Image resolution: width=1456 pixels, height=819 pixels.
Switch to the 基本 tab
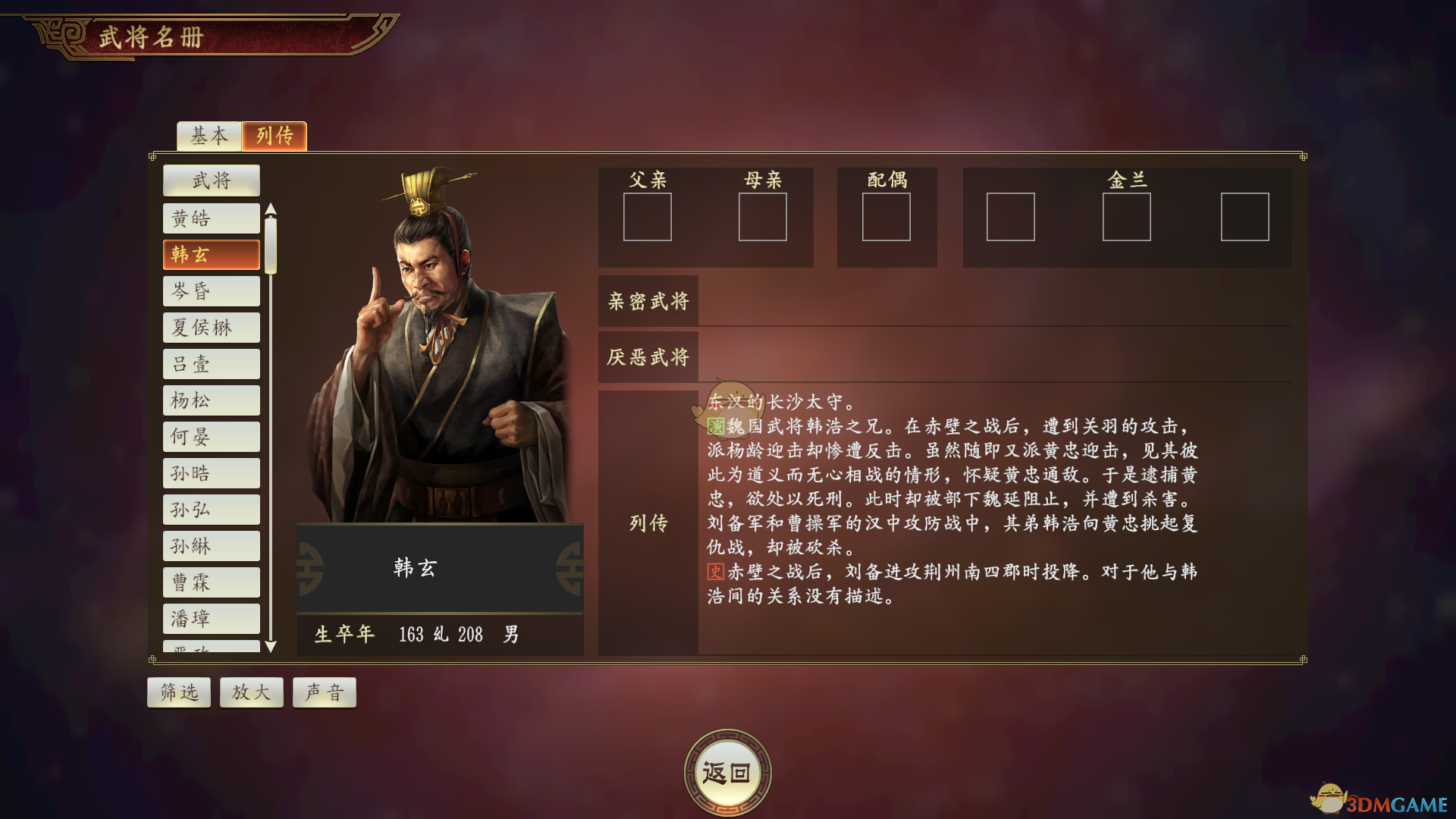(x=208, y=136)
